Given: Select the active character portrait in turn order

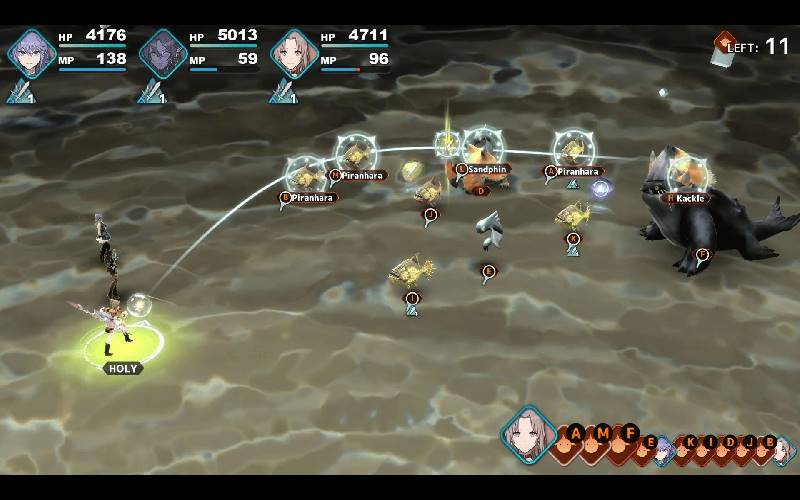Looking at the screenshot, I should (528, 433).
